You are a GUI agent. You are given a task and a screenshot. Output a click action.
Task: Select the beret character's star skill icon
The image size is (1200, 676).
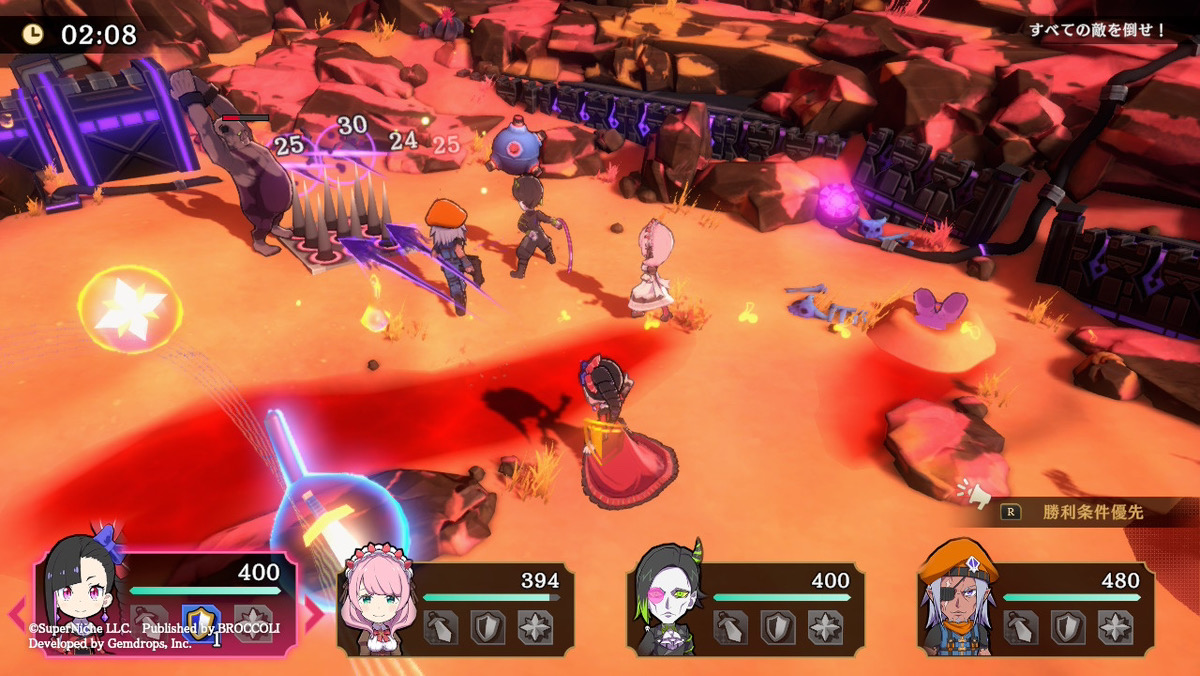pyautogui.click(x=1115, y=627)
